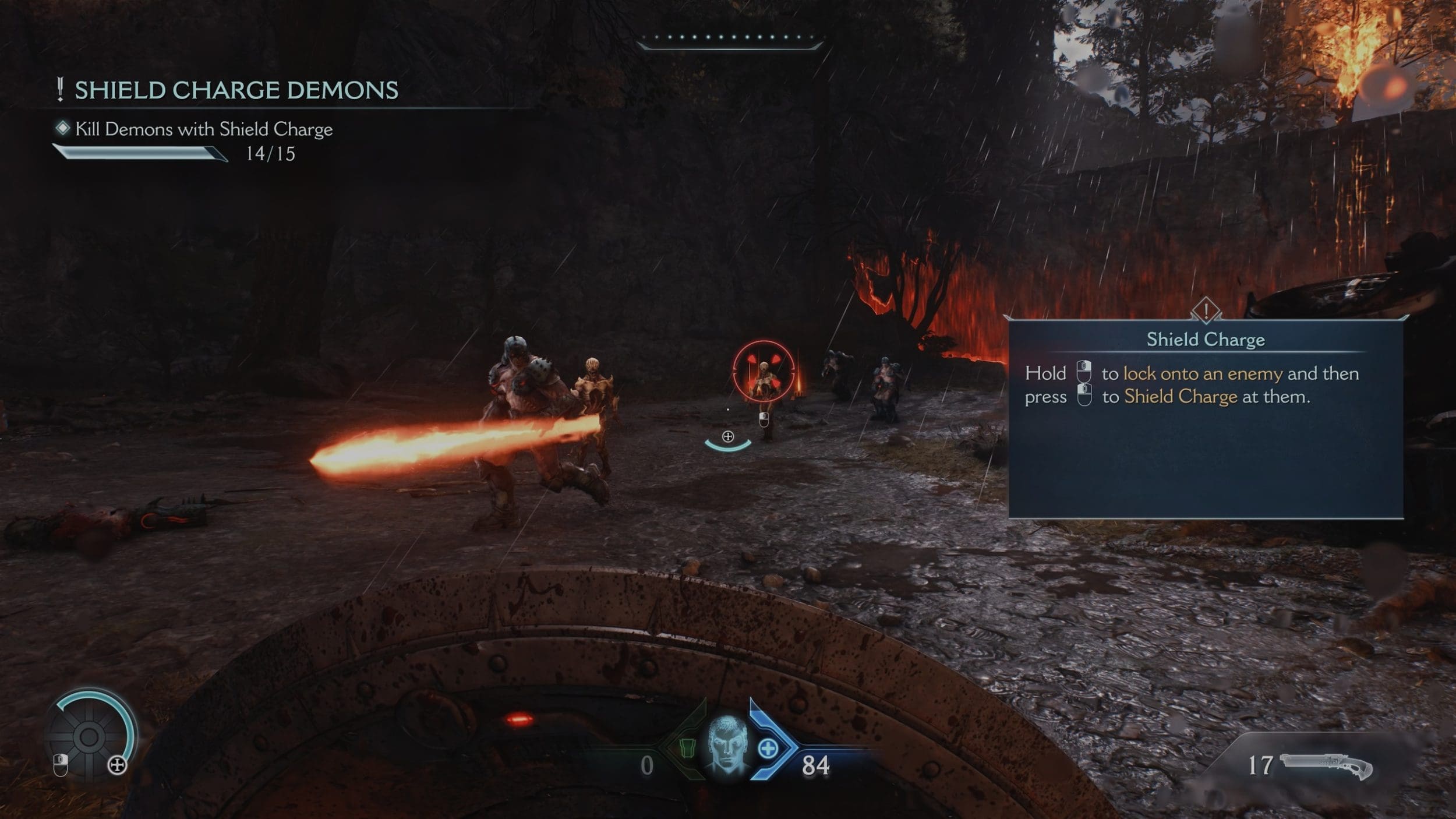The width and height of the screenshot is (1456, 819).
Task: Click the Shield Charge Demons objective tracker
Action: (236, 90)
